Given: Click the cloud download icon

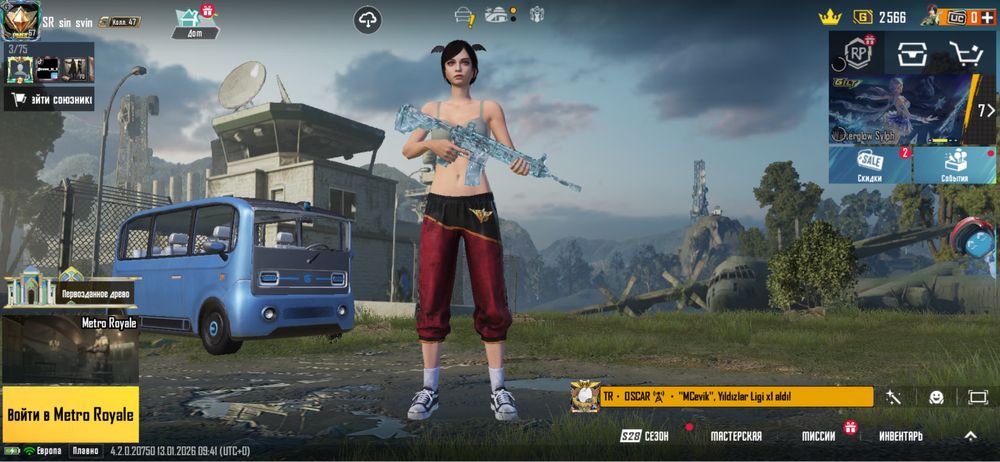Looking at the screenshot, I should tap(368, 19).
